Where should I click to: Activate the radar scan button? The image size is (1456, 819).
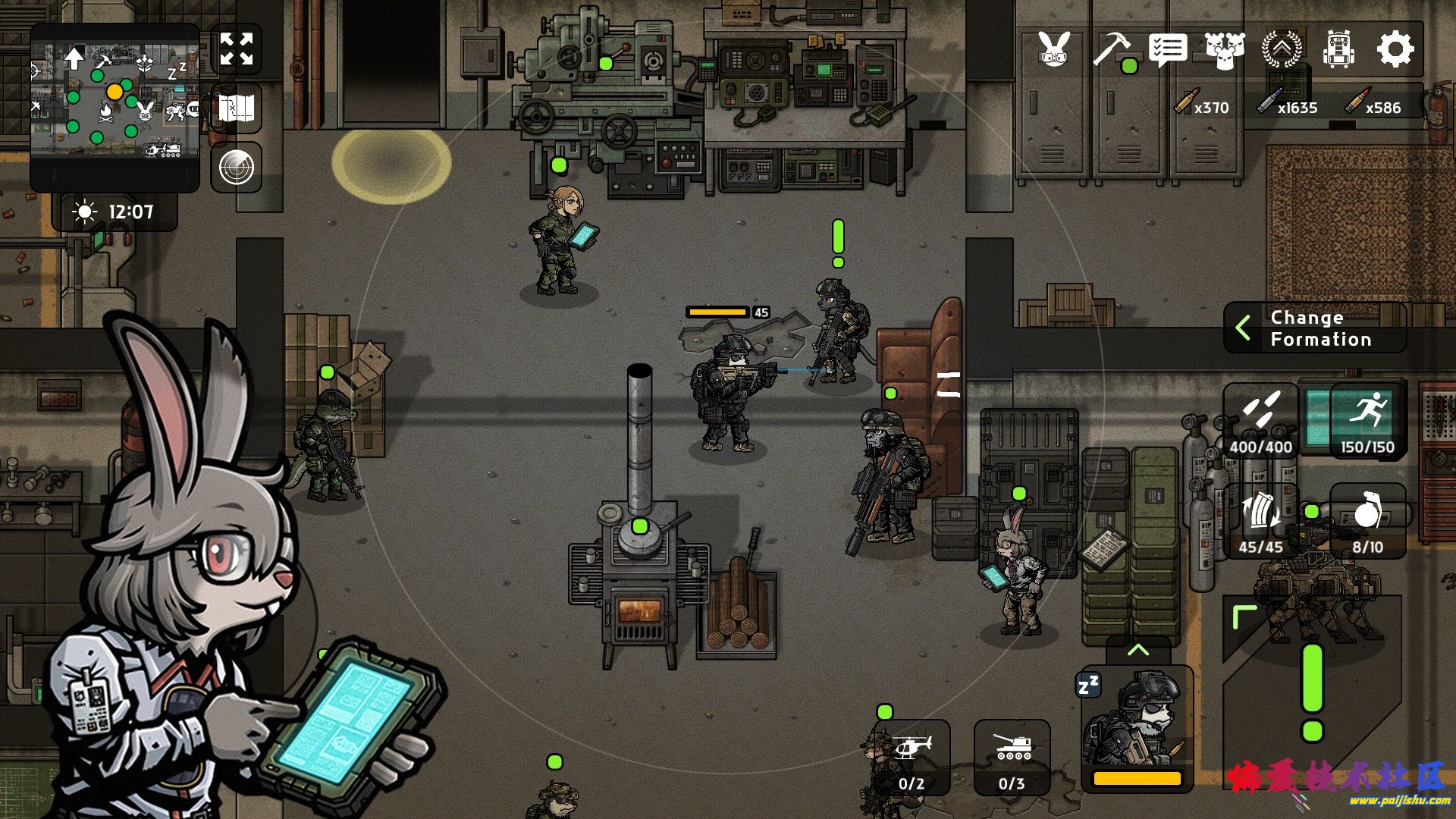pyautogui.click(x=237, y=168)
